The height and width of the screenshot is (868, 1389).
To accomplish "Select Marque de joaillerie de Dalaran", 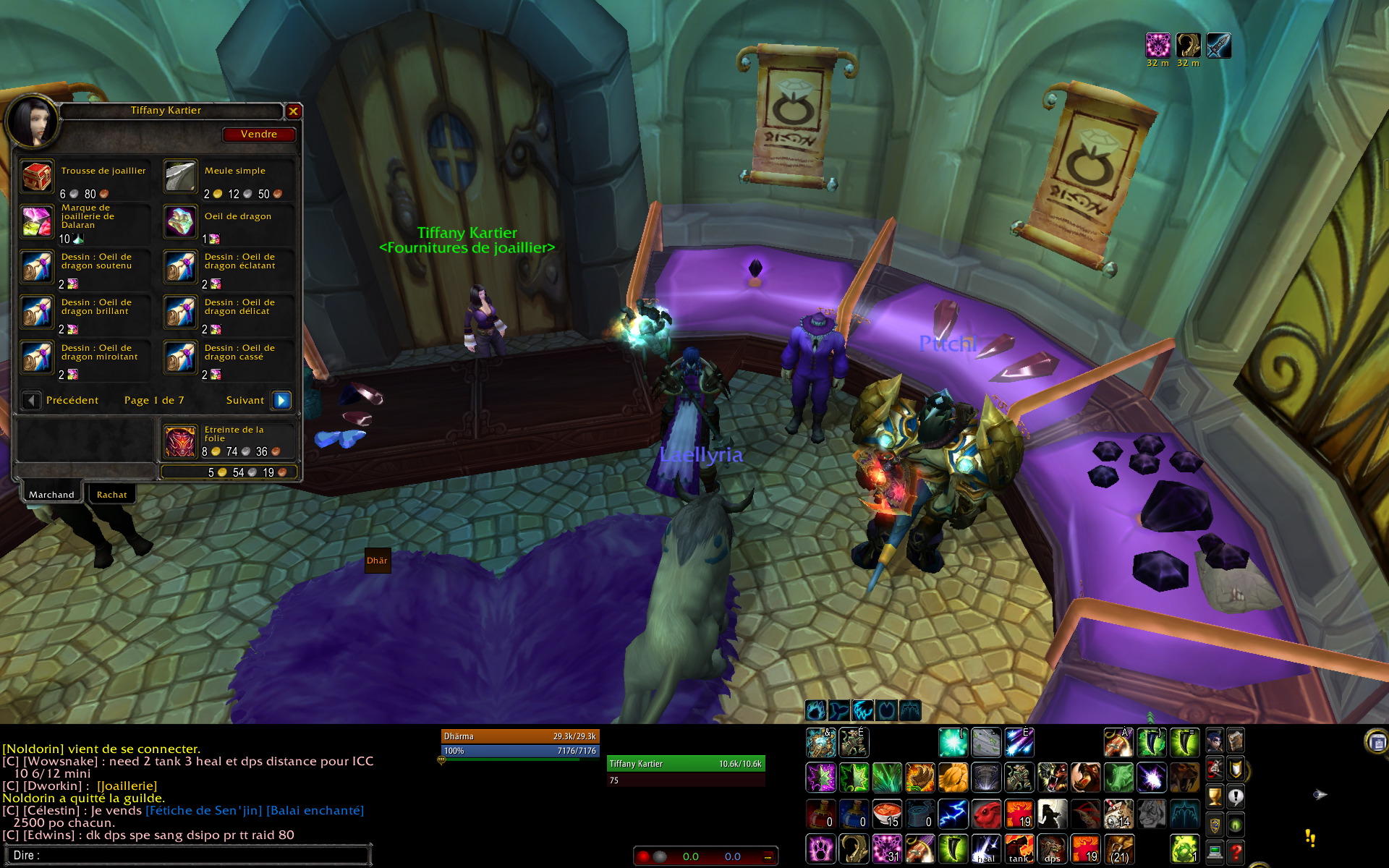I will (x=37, y=222).
